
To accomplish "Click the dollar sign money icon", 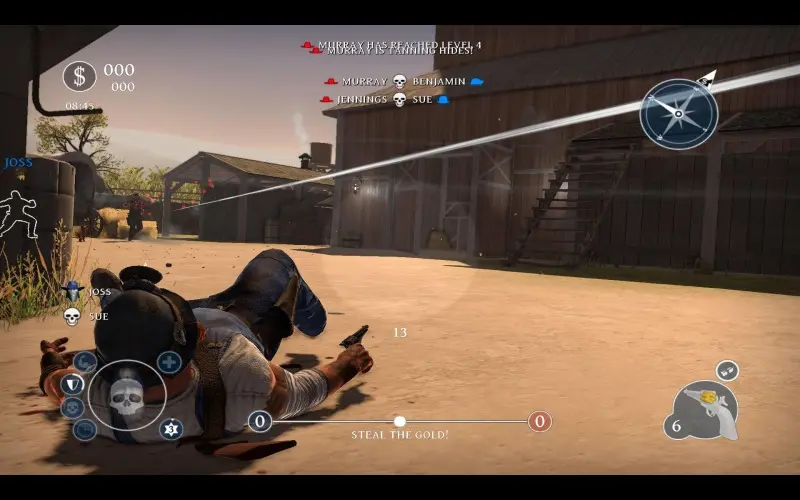I will tap(80, 76).
